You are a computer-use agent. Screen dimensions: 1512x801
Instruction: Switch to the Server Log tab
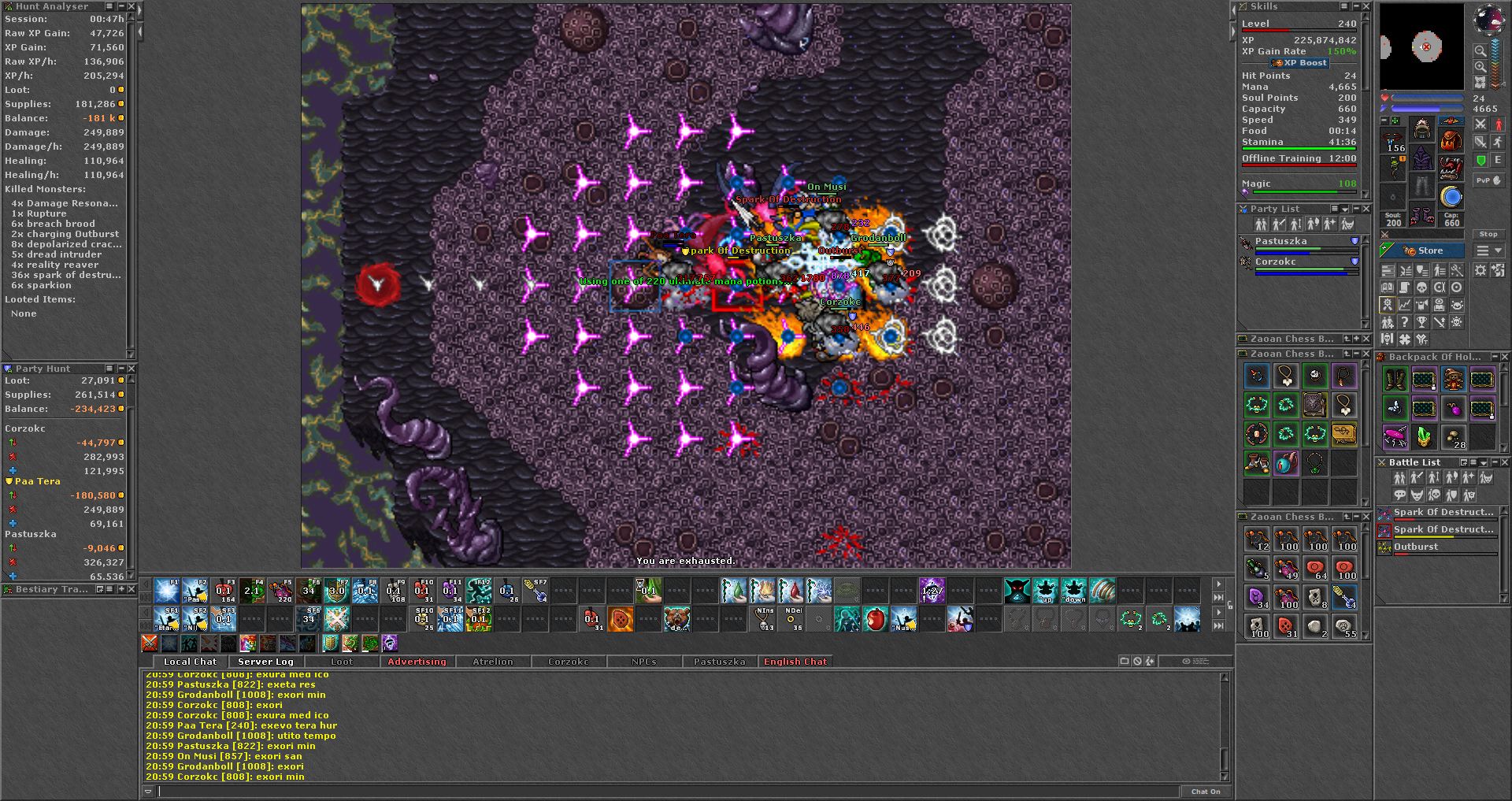pos(265,662)
